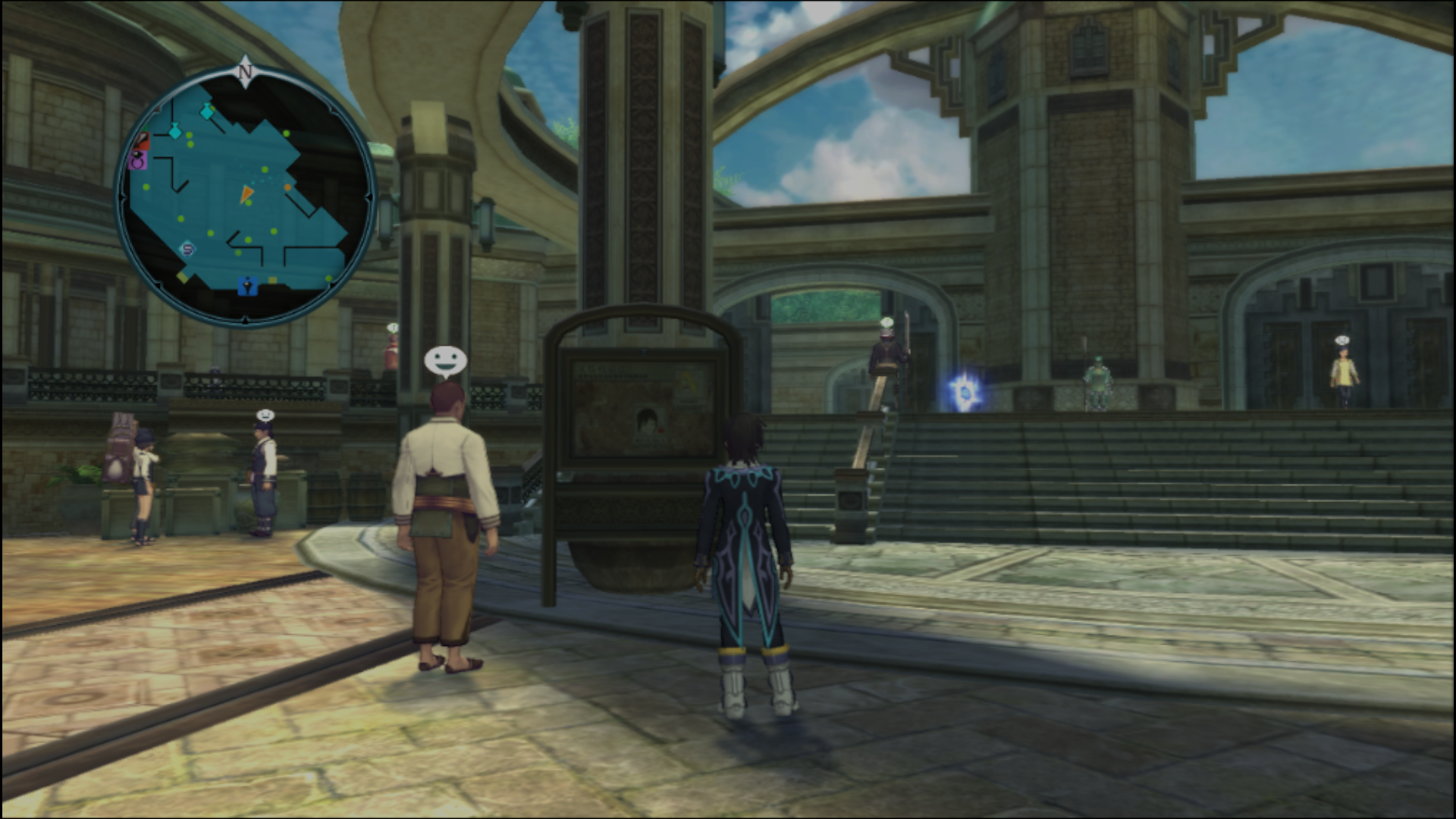The width and height of the screenshot is (1456, 819).
Task: Select the save point S marker on minimap
Action: pyautogui.click(x=187, y=248)
